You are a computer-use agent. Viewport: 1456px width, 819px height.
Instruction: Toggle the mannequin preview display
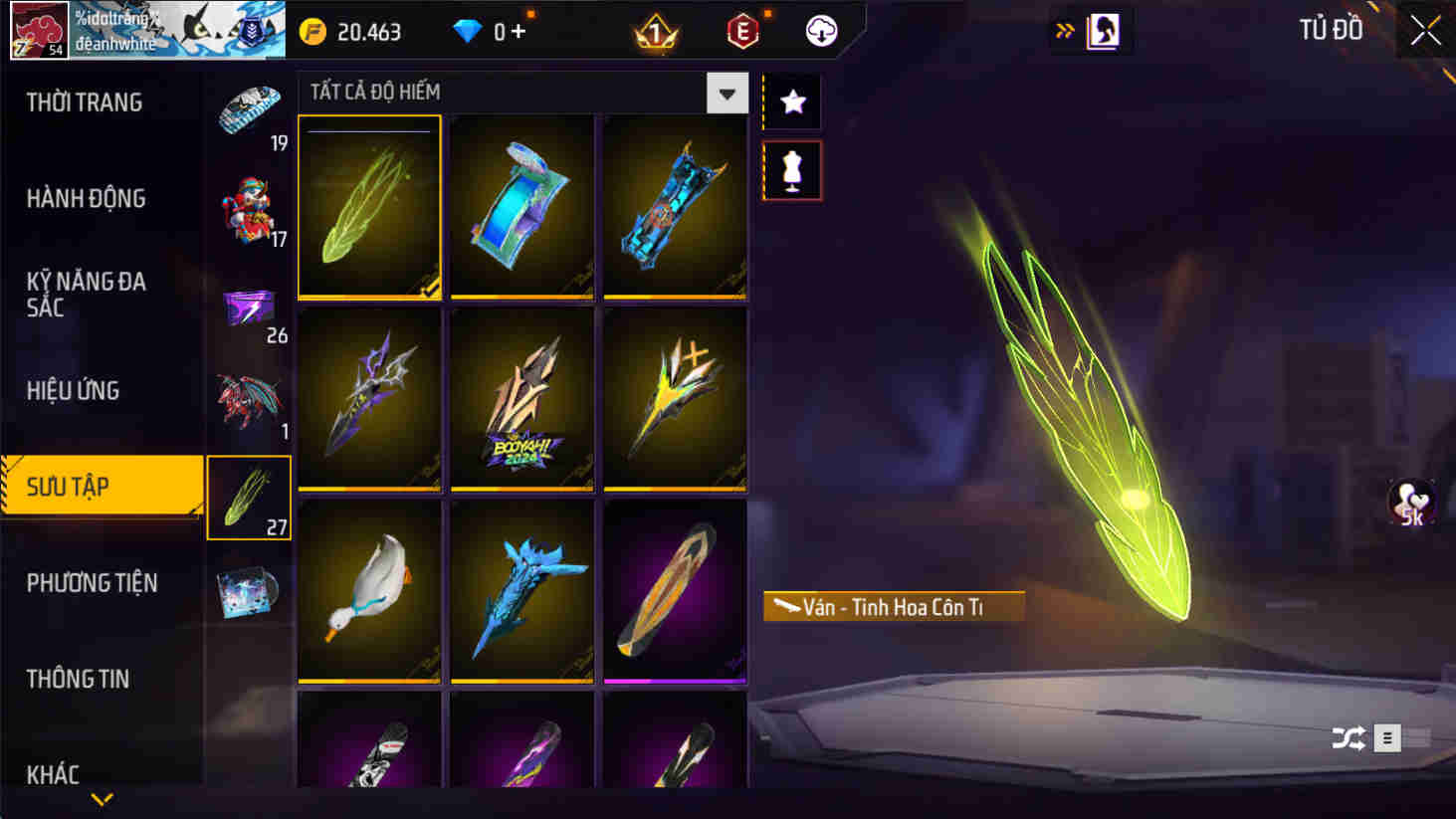click(791, 168)
